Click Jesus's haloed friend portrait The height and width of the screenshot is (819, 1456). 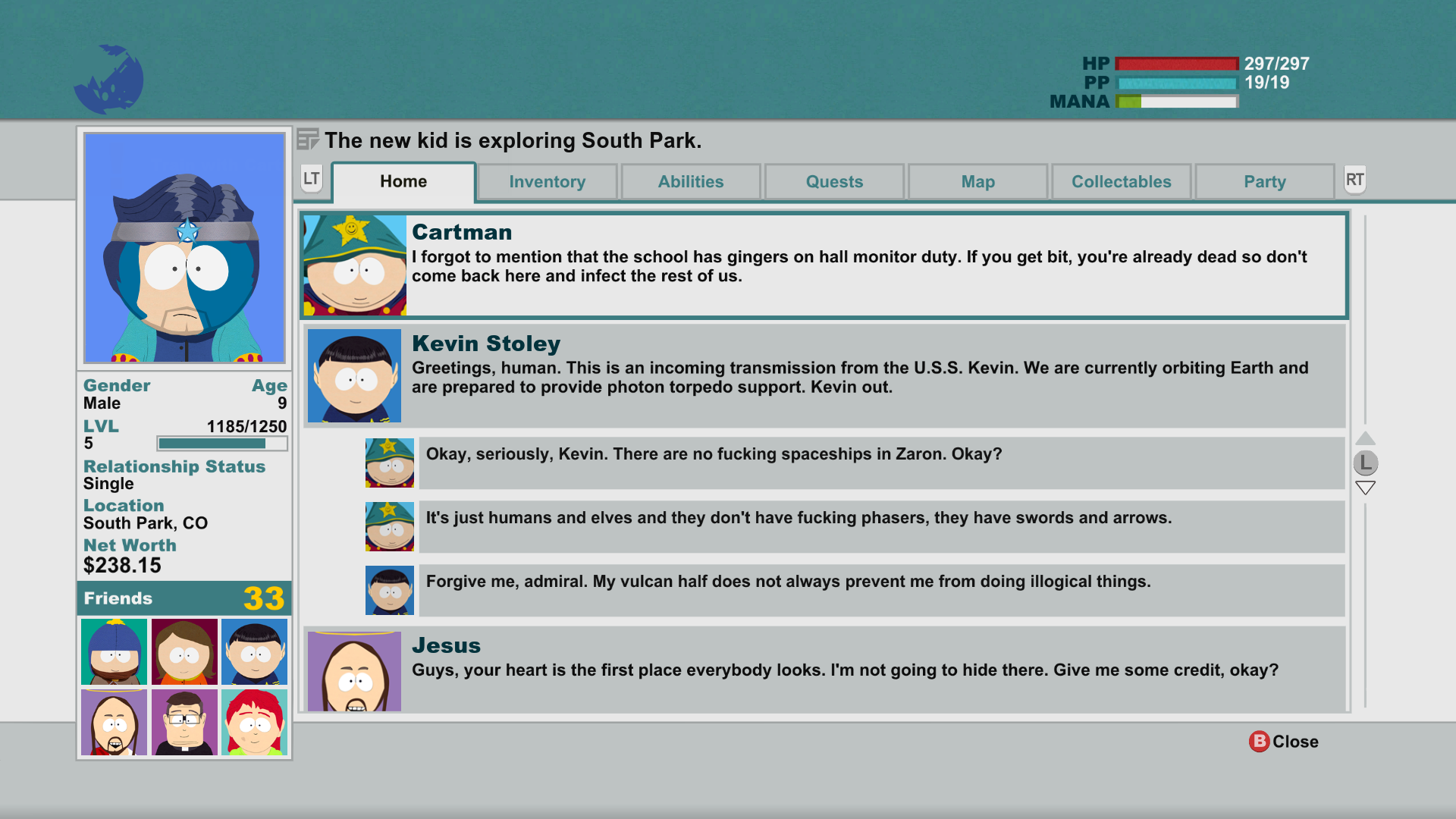pyautogui.click(x=113, y=722)
